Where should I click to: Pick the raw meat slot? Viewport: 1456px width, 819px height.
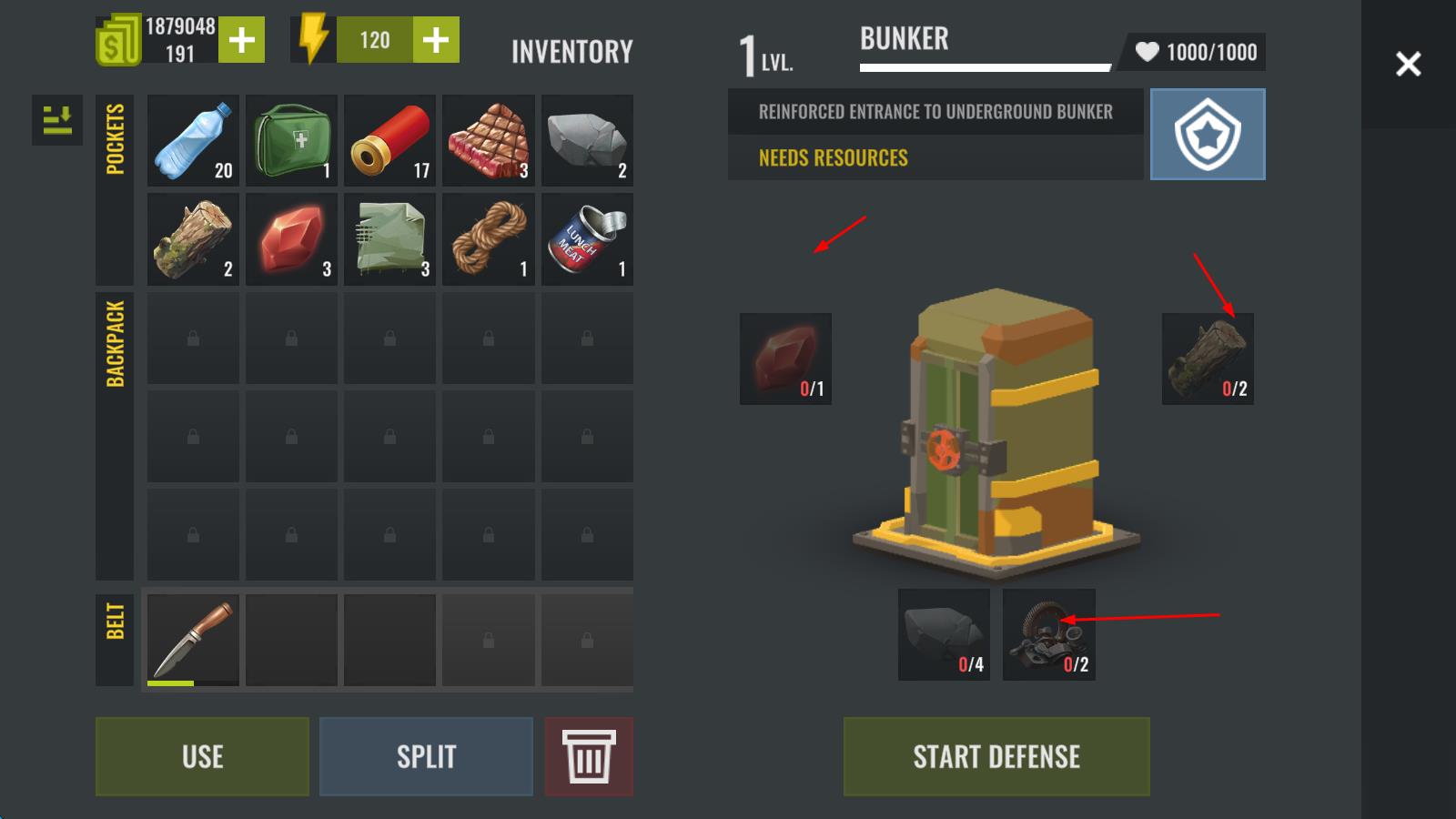489,140
